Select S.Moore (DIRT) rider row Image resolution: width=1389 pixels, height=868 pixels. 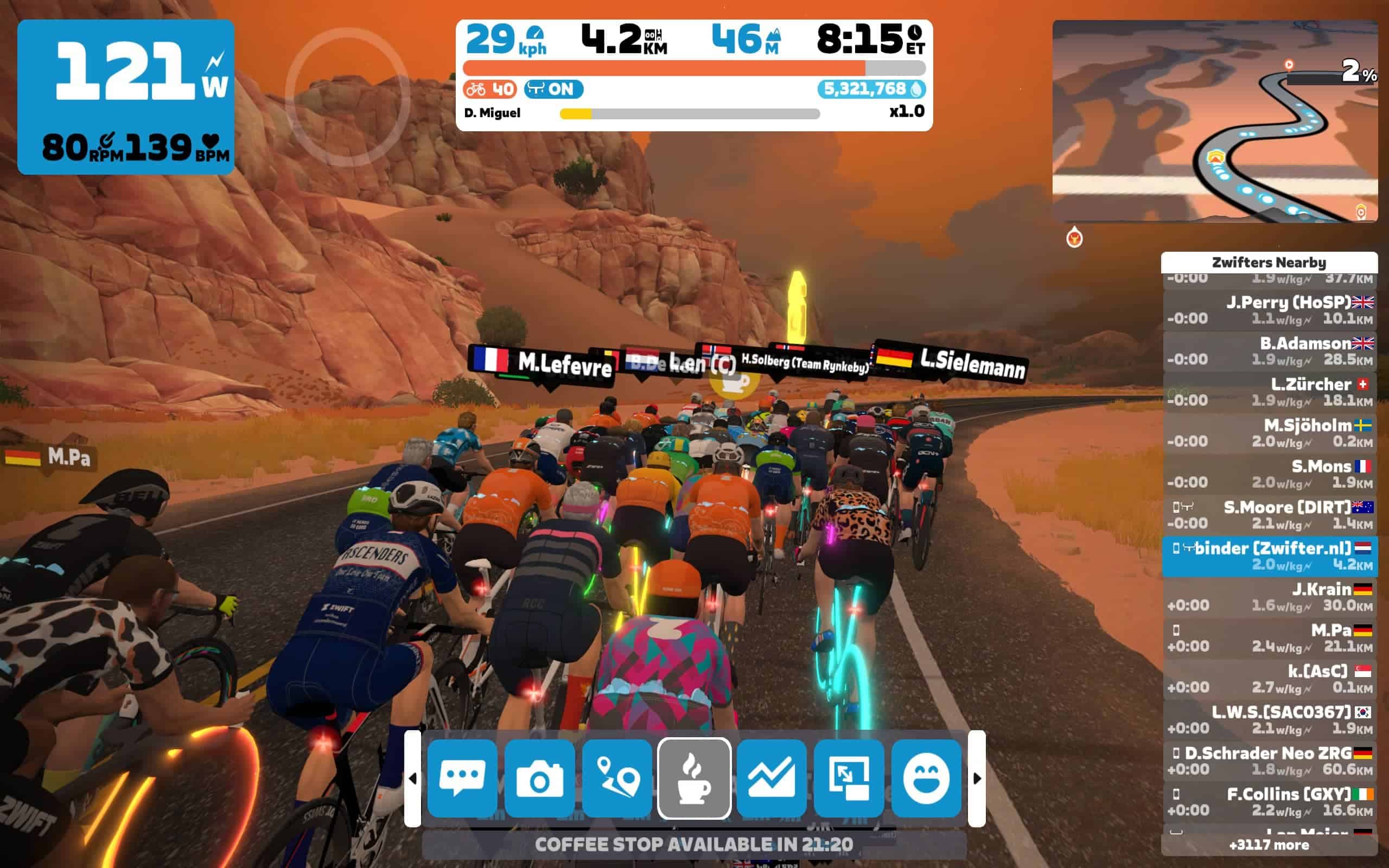[1270, 515]
